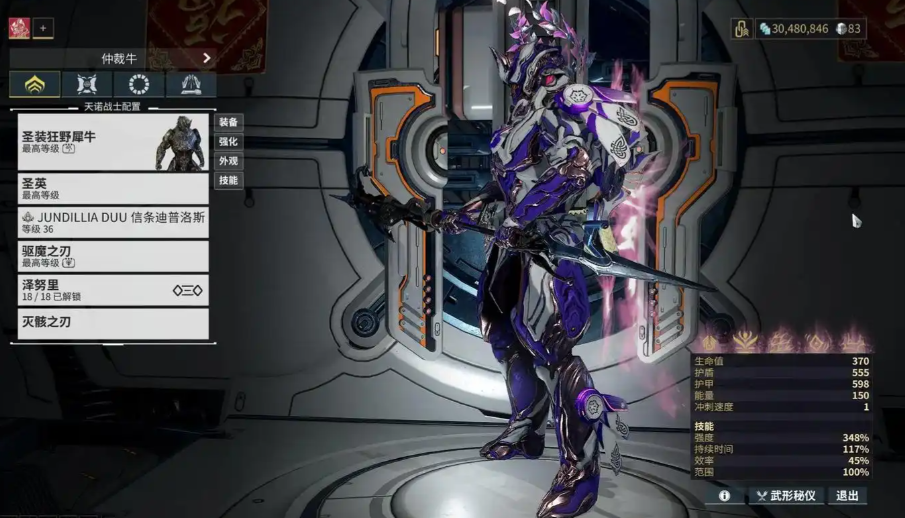Click the loadout link icon beside credits
This screenshot has height=518, width=905.
742,29
